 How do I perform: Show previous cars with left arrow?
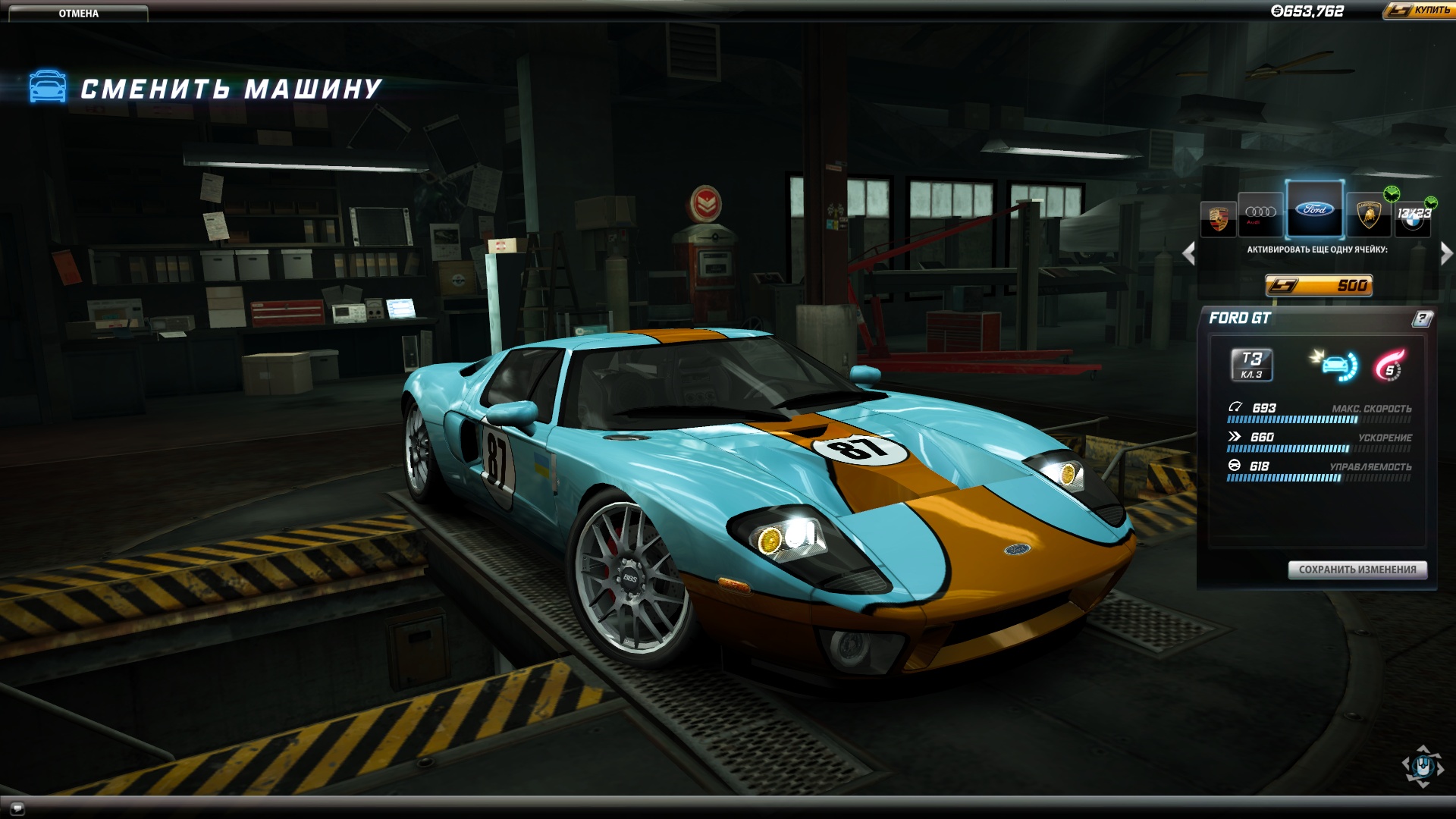pos(1188,253)
